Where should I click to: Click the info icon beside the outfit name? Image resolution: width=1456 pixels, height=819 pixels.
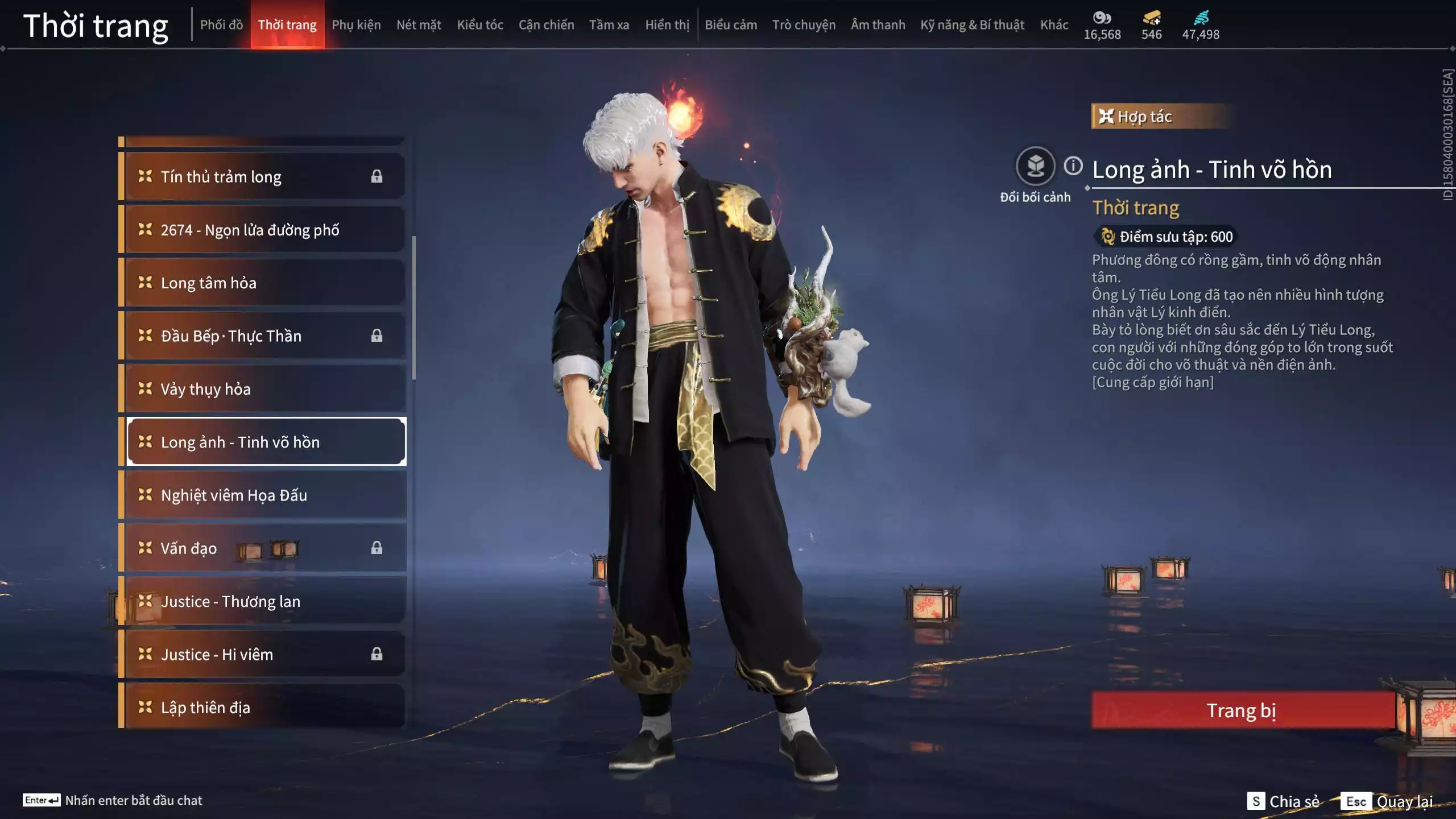pos(1073,167)
